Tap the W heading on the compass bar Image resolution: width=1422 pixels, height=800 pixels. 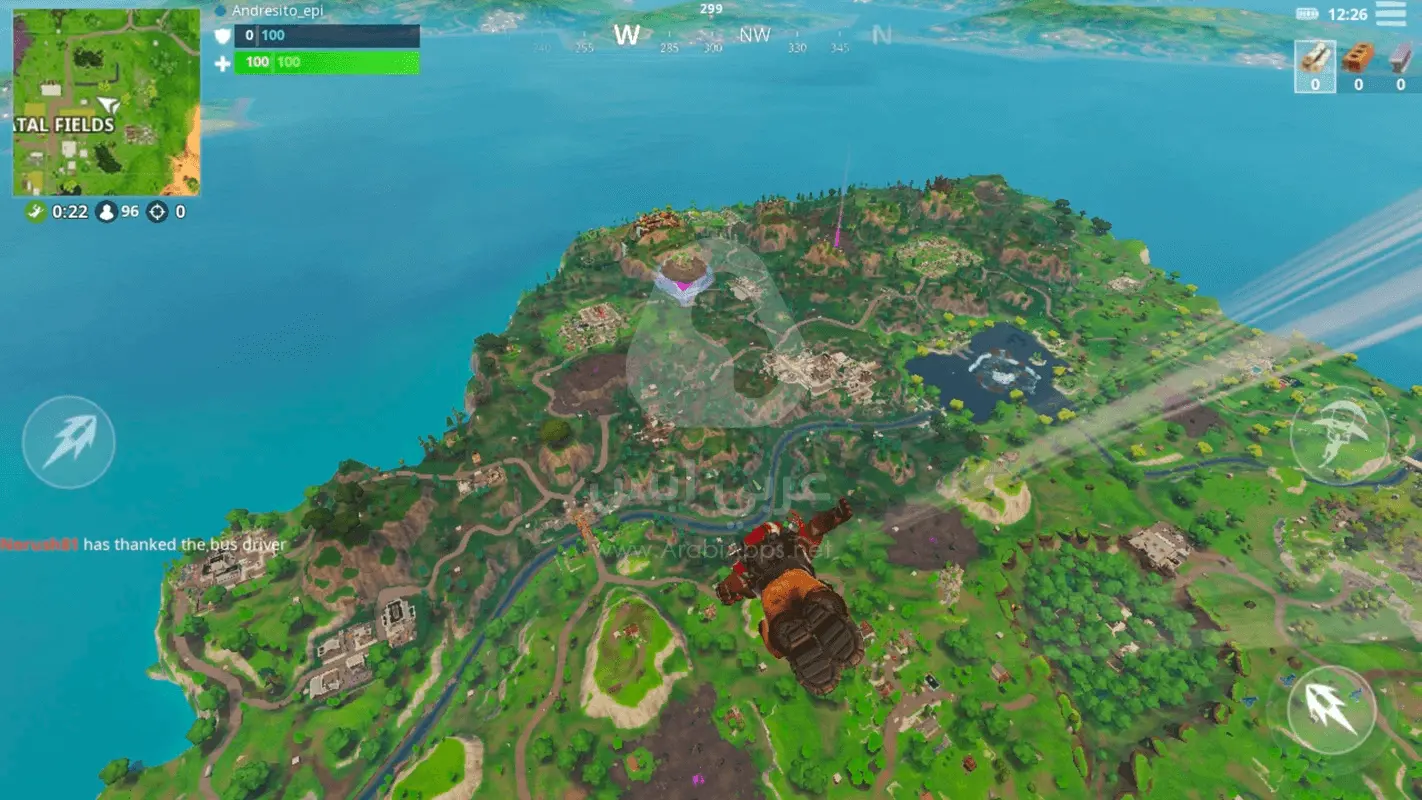pyautogui.click(x=627, y=34)
